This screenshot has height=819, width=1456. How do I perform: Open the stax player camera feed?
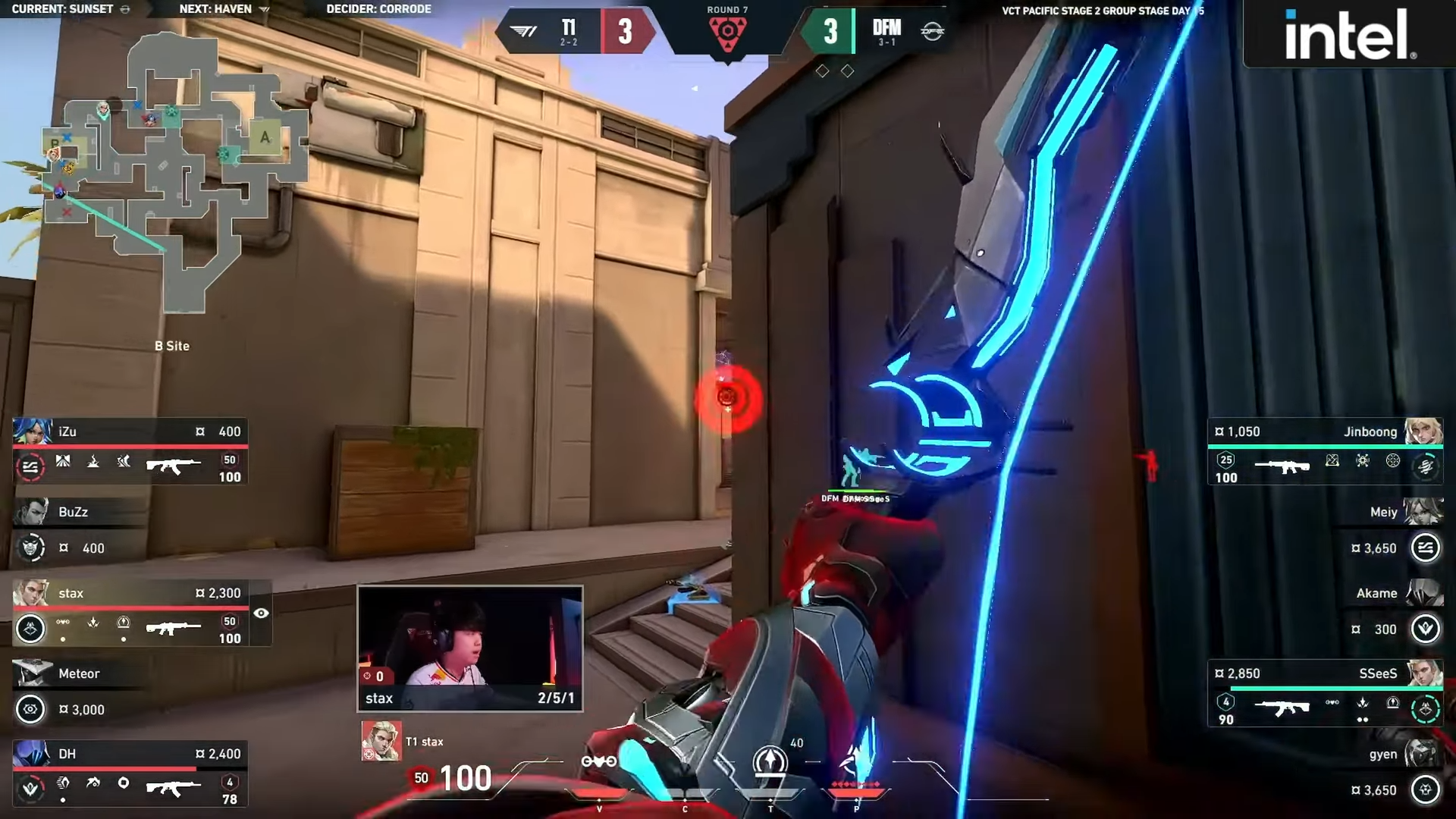coord(470,648)
